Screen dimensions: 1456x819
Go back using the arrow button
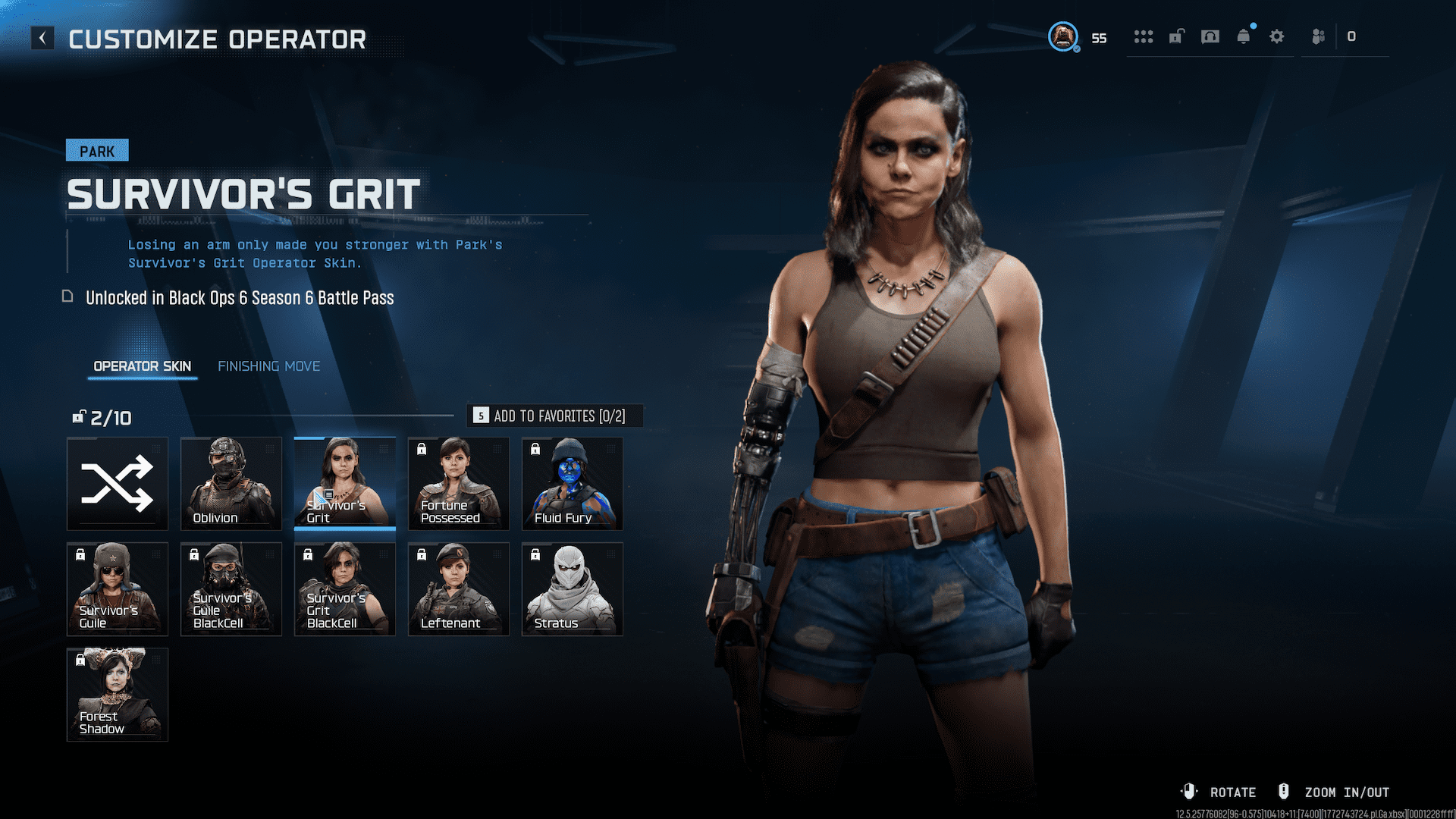42,38
